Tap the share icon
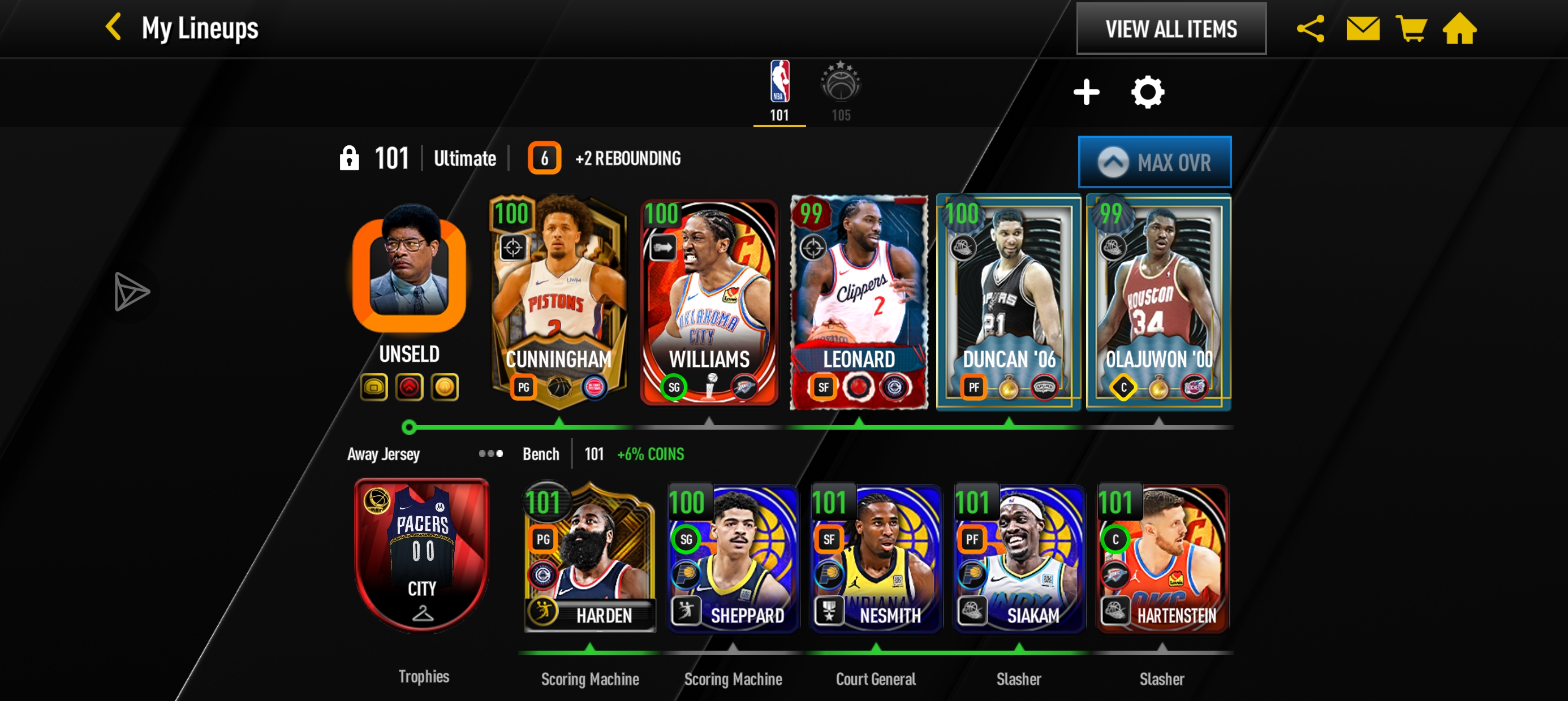Viewport: 1568px width, 701px height. coord(1311,29)
